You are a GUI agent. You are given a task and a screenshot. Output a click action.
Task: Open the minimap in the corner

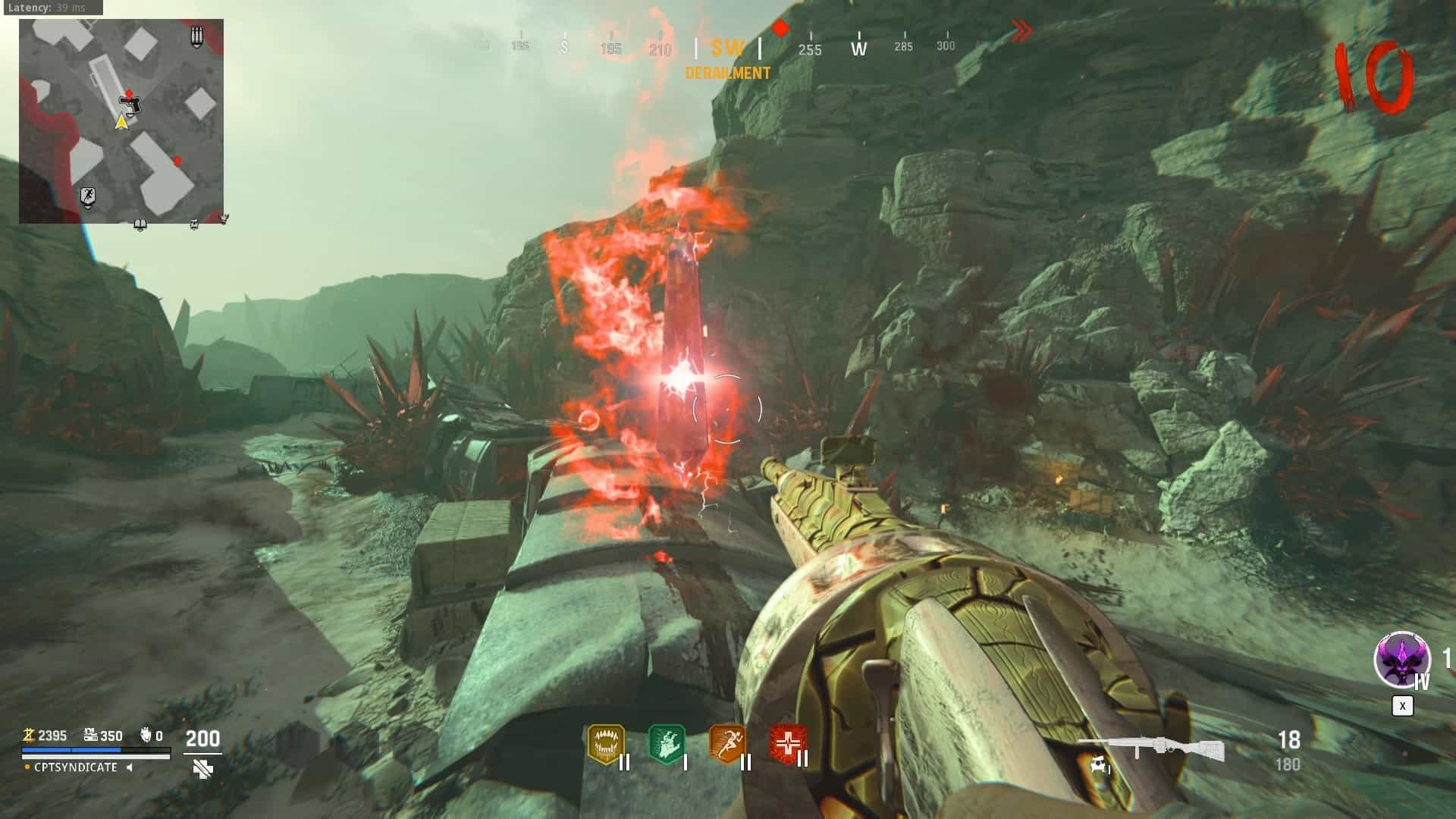coord(121,121)
